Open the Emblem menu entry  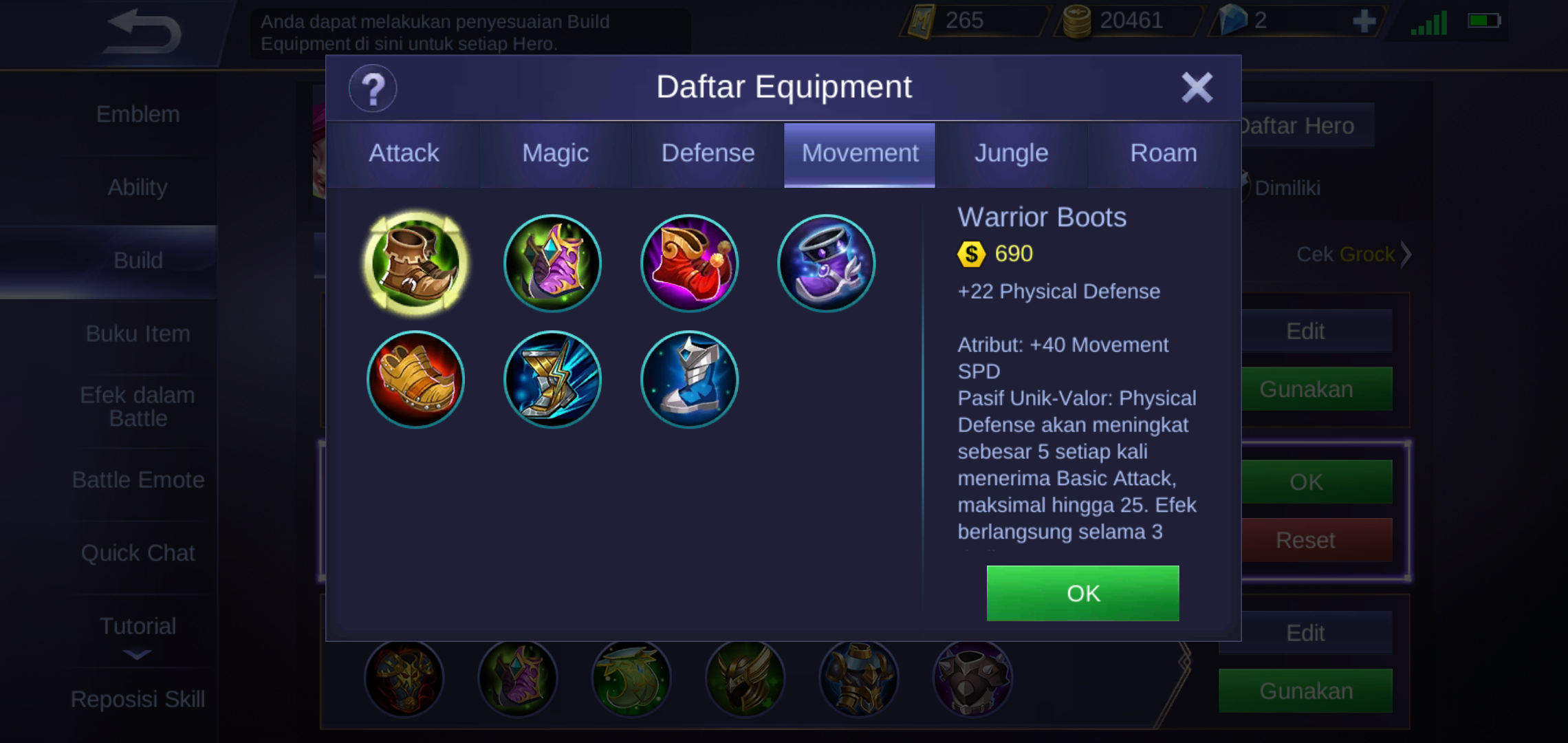138,114
